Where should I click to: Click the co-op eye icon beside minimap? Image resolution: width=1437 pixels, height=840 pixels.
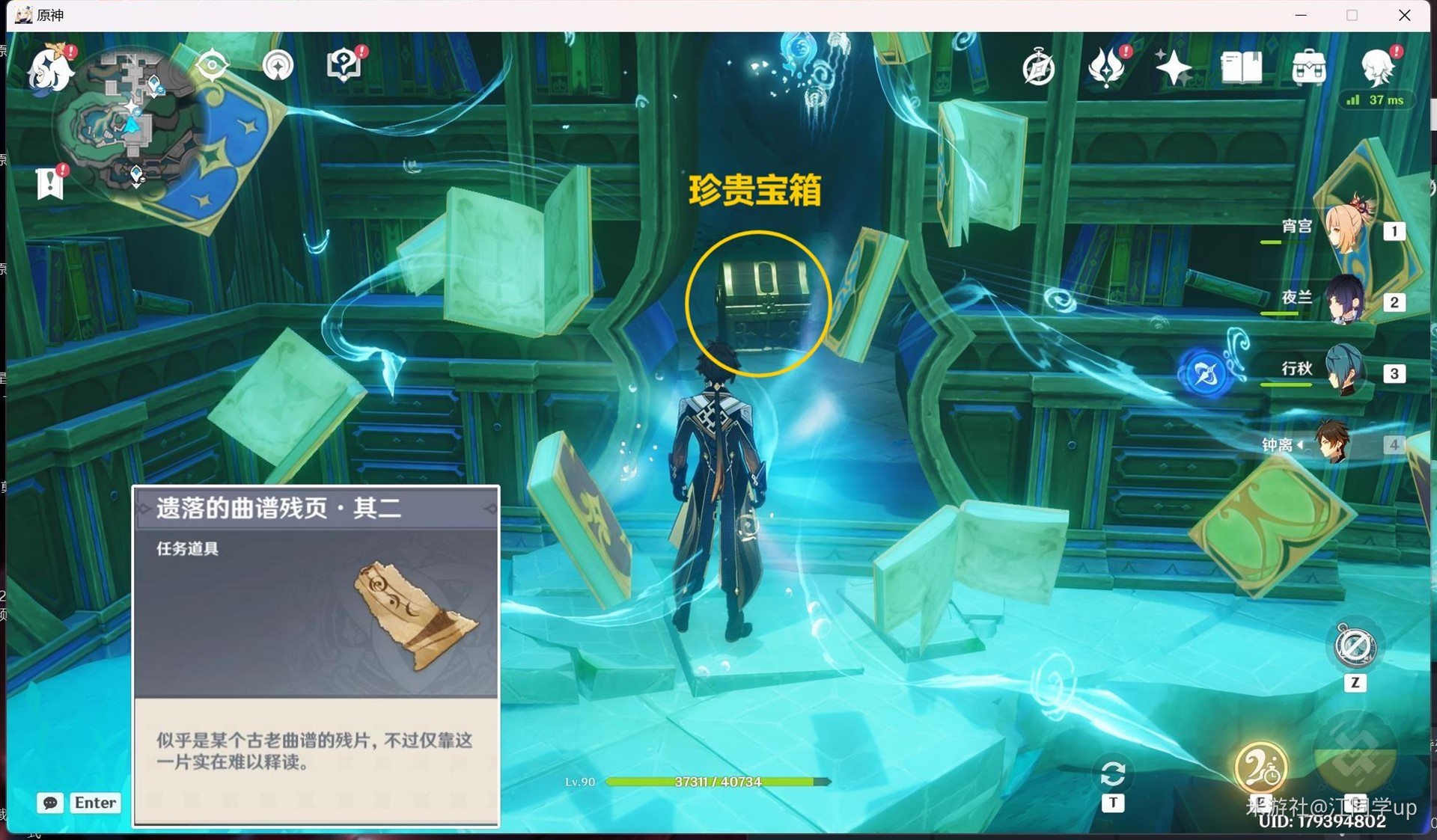pyautogui.click(x=212, y=66)
